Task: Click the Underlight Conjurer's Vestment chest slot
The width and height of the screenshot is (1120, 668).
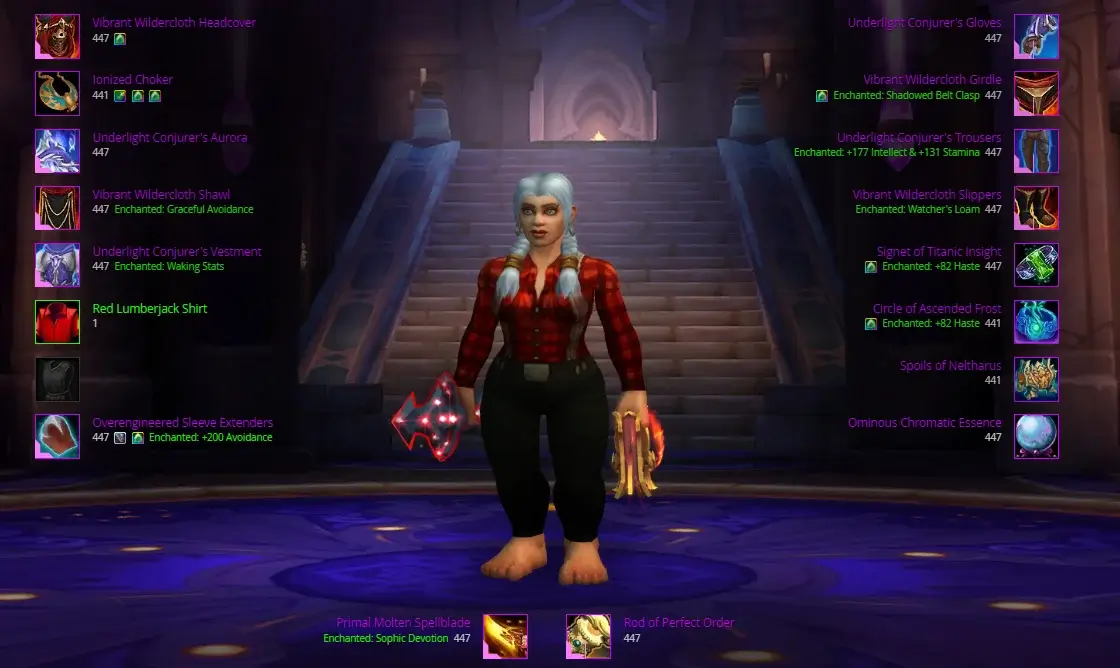Action: tap(57, 265)
